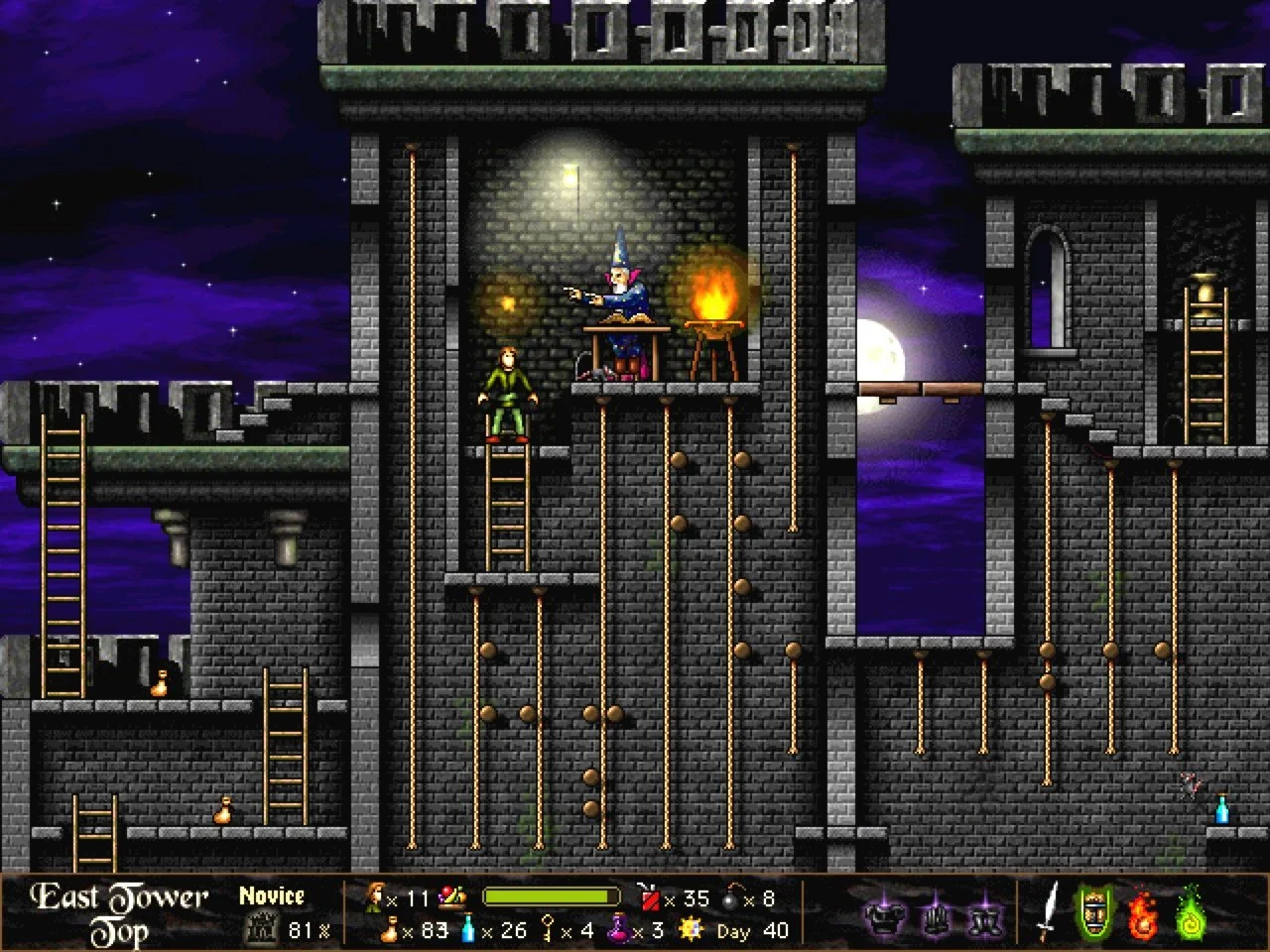1270x952 pixels.
Task: Choose the blue potion bottle icon
Action: pos(468,930)
